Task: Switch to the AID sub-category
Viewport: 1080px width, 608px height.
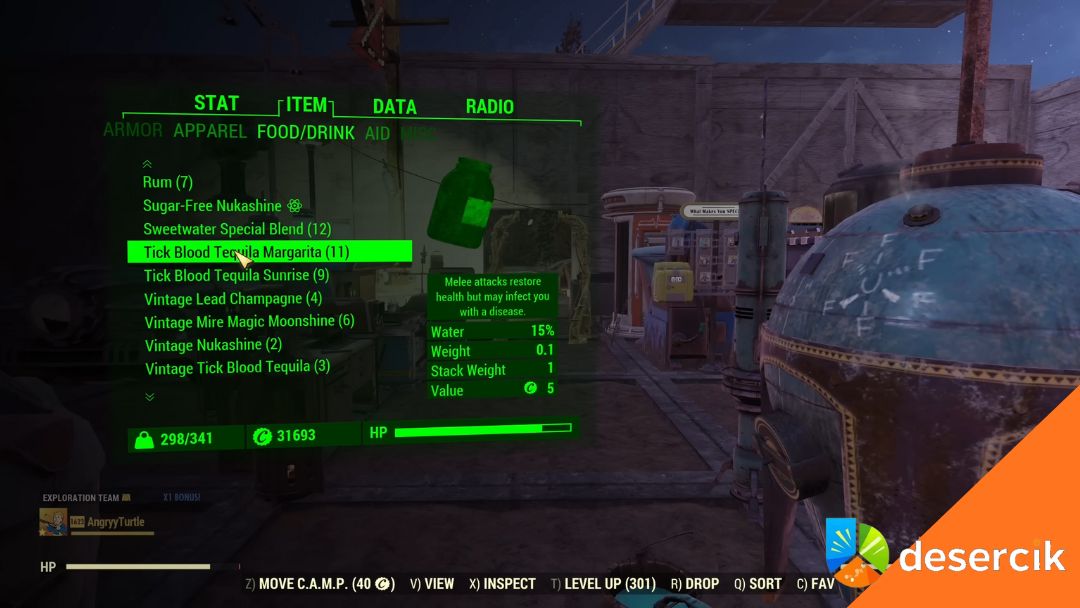Action: pyautogui.click(x=377, y=133)
